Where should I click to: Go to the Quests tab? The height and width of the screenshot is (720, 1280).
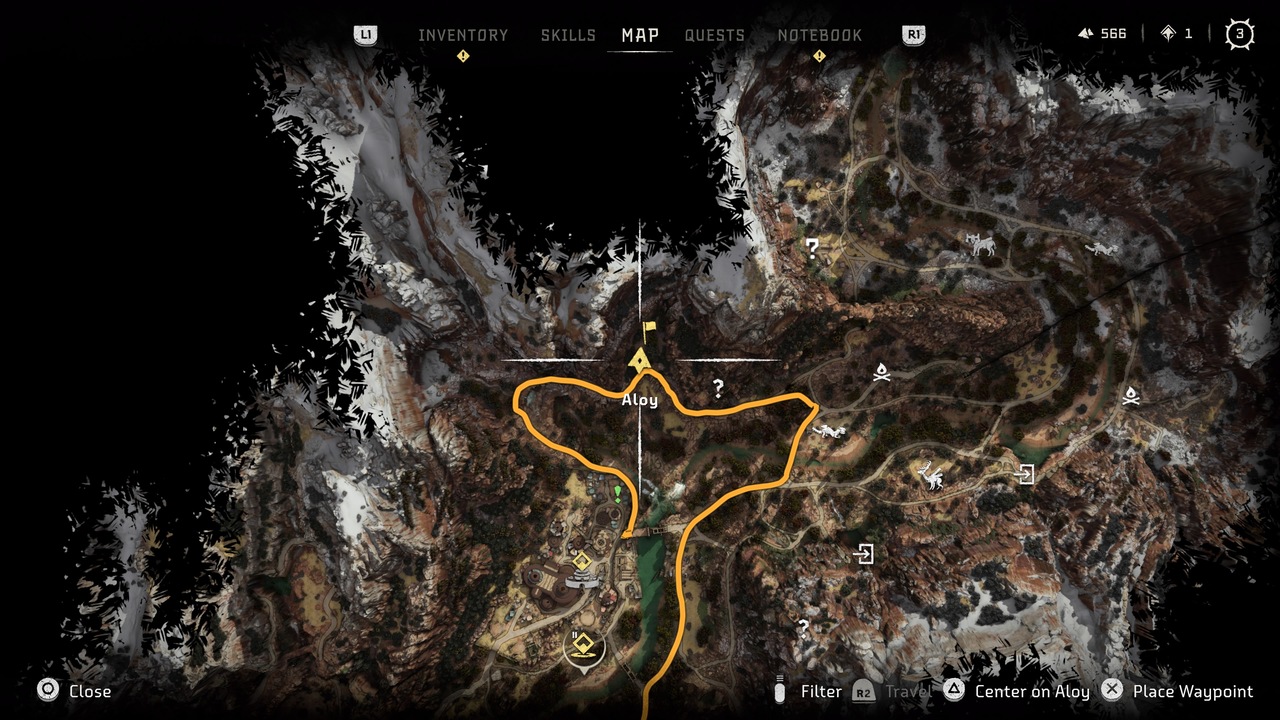[714, 35]
